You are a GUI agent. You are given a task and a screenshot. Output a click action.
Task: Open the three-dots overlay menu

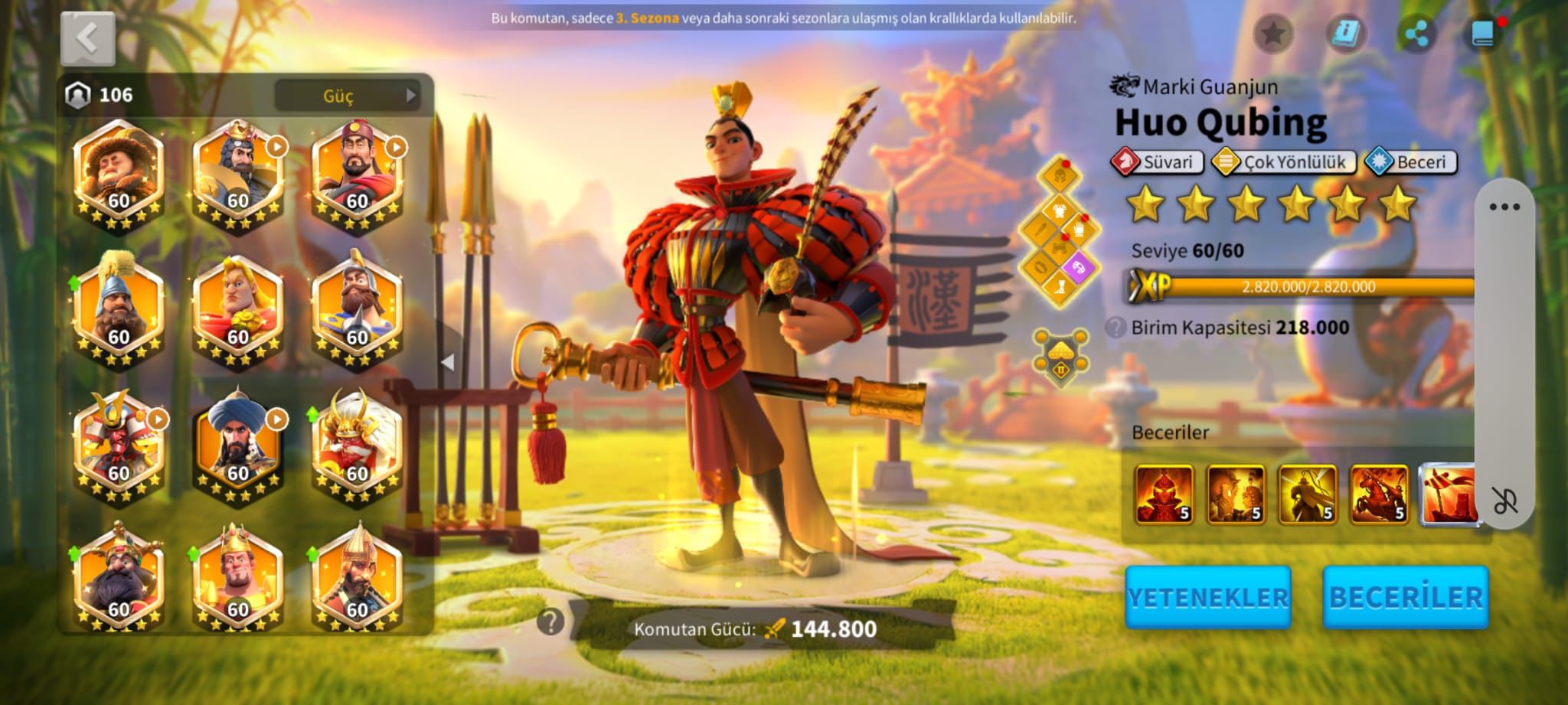tap(1504, 207)
